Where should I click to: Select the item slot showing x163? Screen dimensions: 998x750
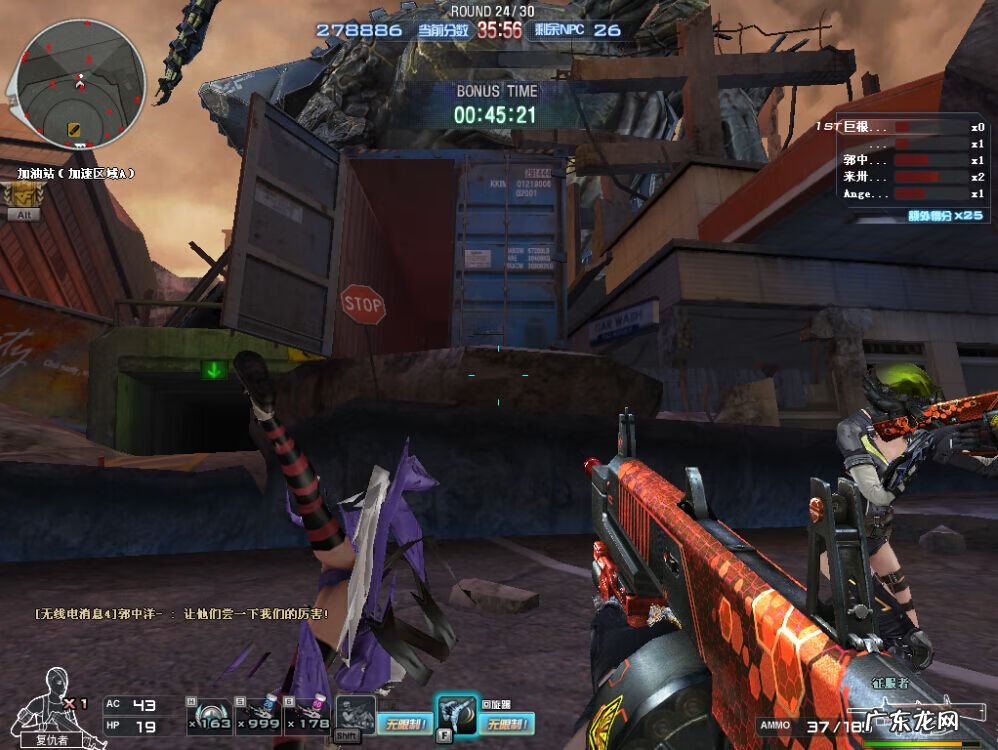[x=210, y=714]
